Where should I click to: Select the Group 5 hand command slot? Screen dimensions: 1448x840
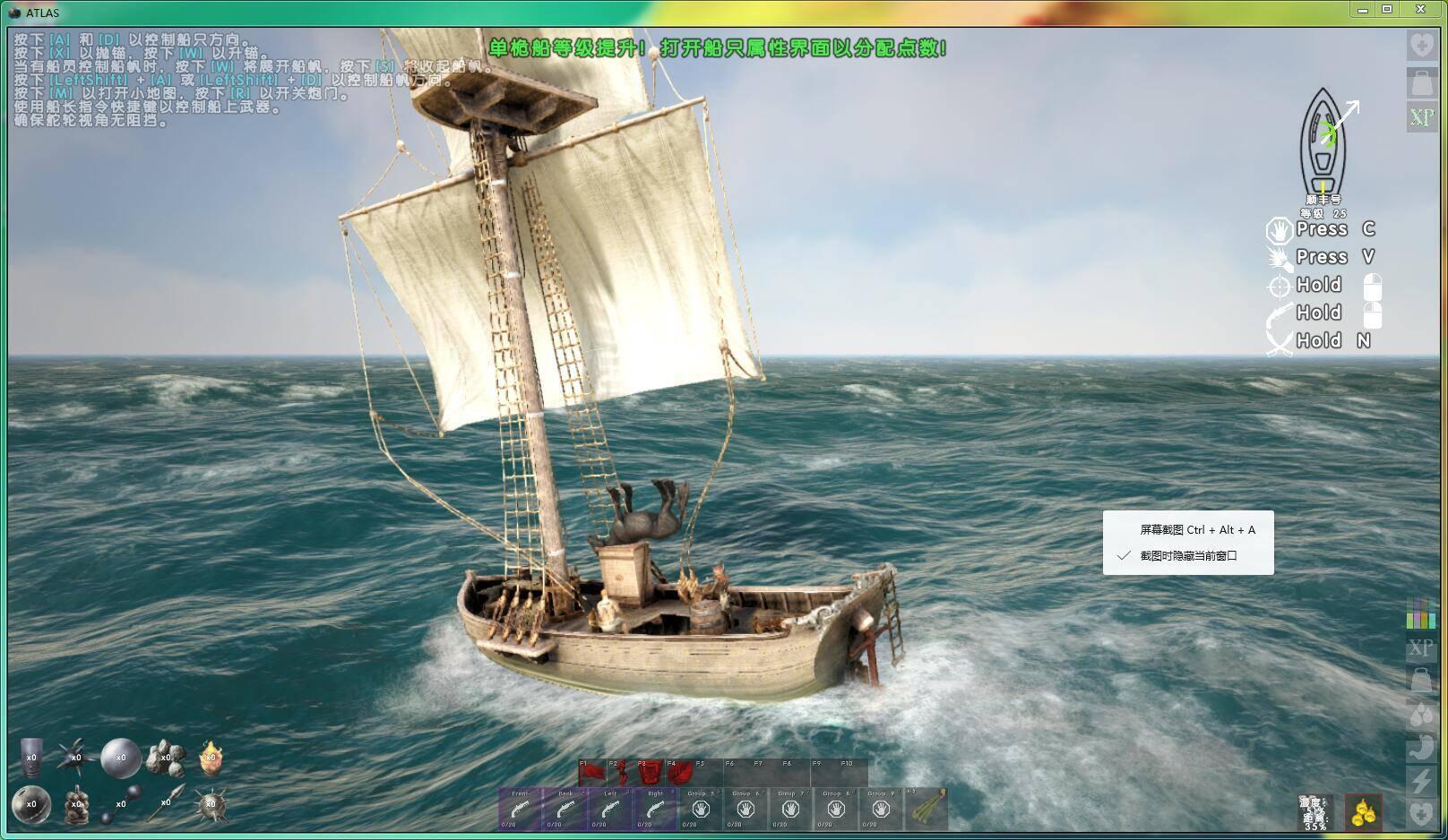(x=702, y=808)
